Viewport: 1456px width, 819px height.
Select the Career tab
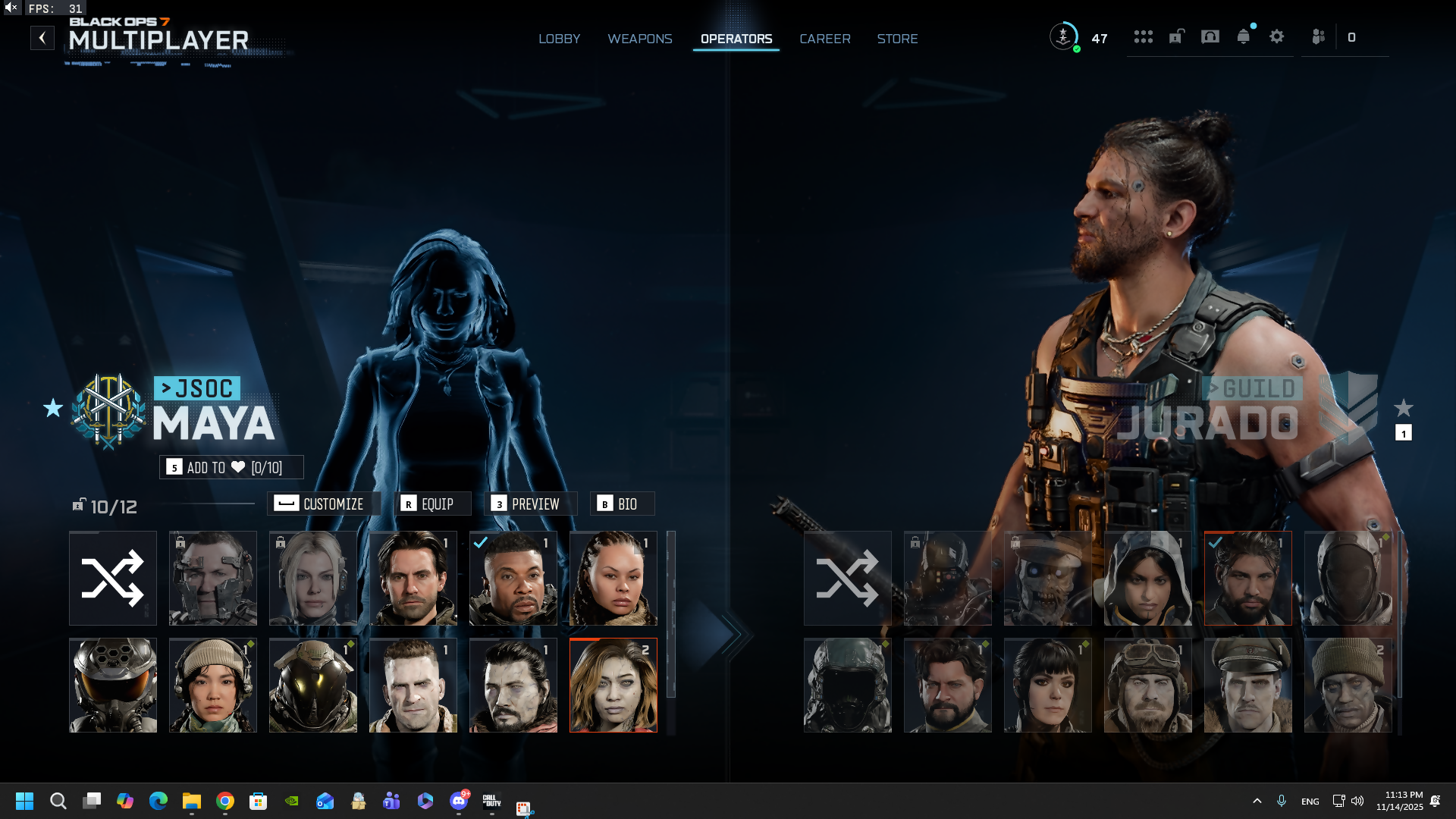pos(824,39)
